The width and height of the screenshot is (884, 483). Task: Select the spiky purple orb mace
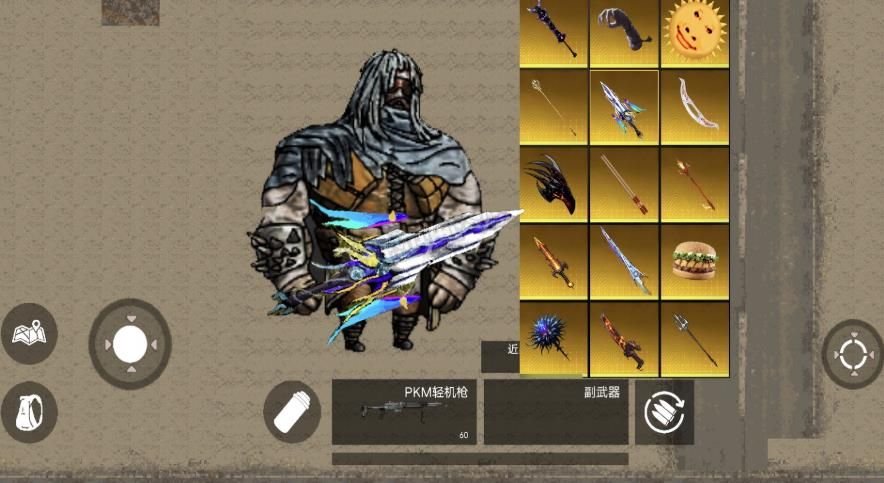click(553, 338)
